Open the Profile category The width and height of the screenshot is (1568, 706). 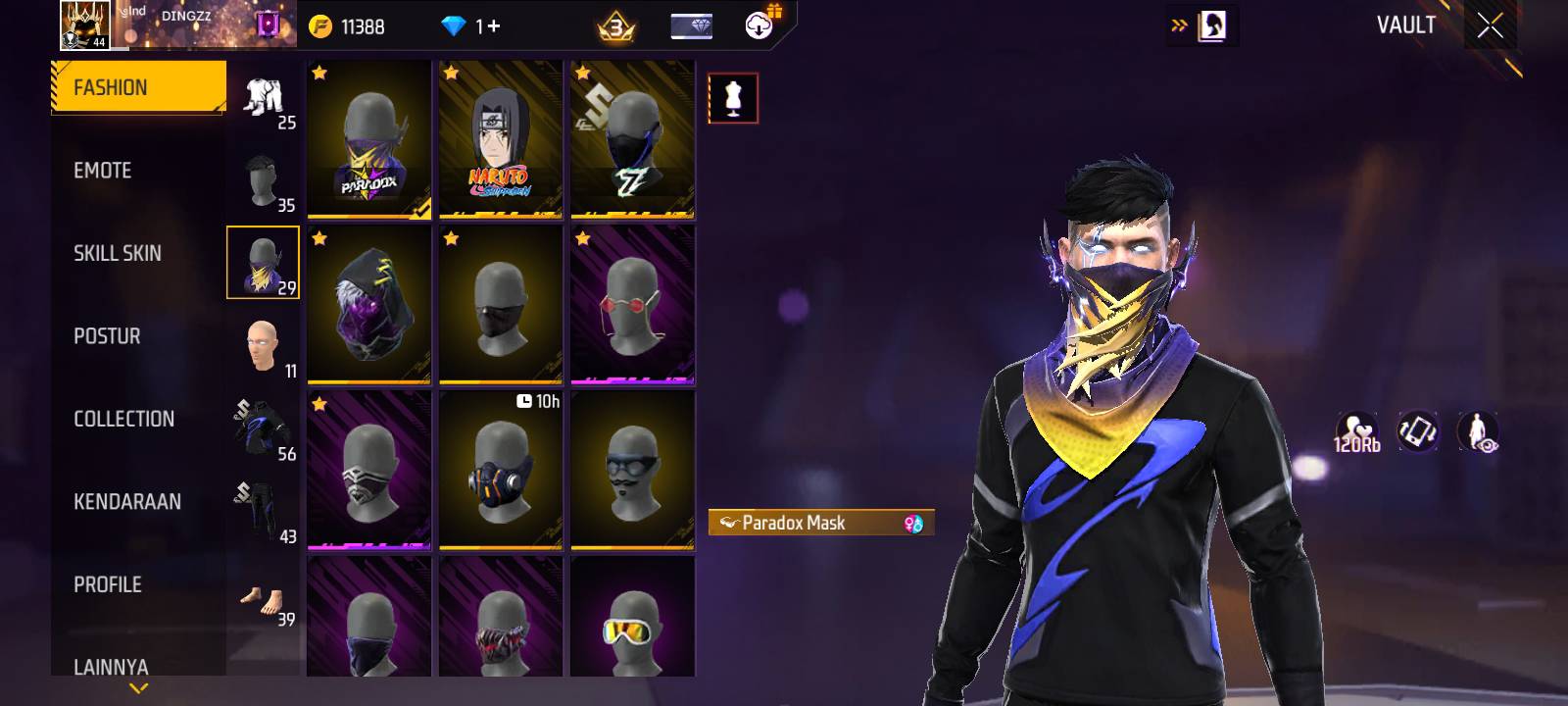pos(108,584)
